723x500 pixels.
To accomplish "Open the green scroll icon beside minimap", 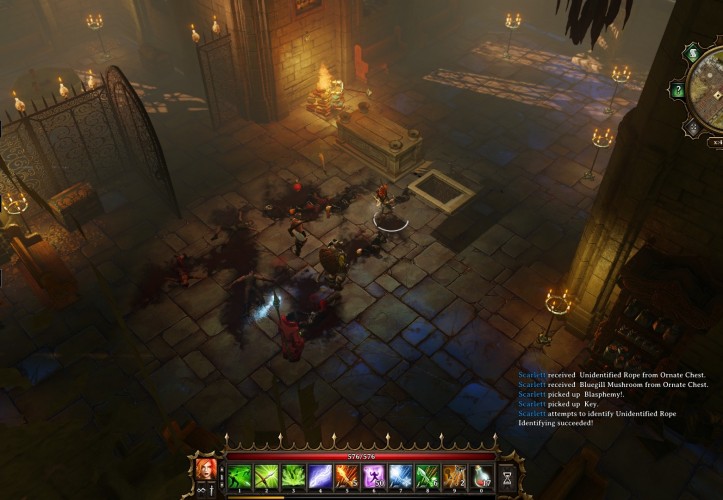I will (x=692, y=54).
